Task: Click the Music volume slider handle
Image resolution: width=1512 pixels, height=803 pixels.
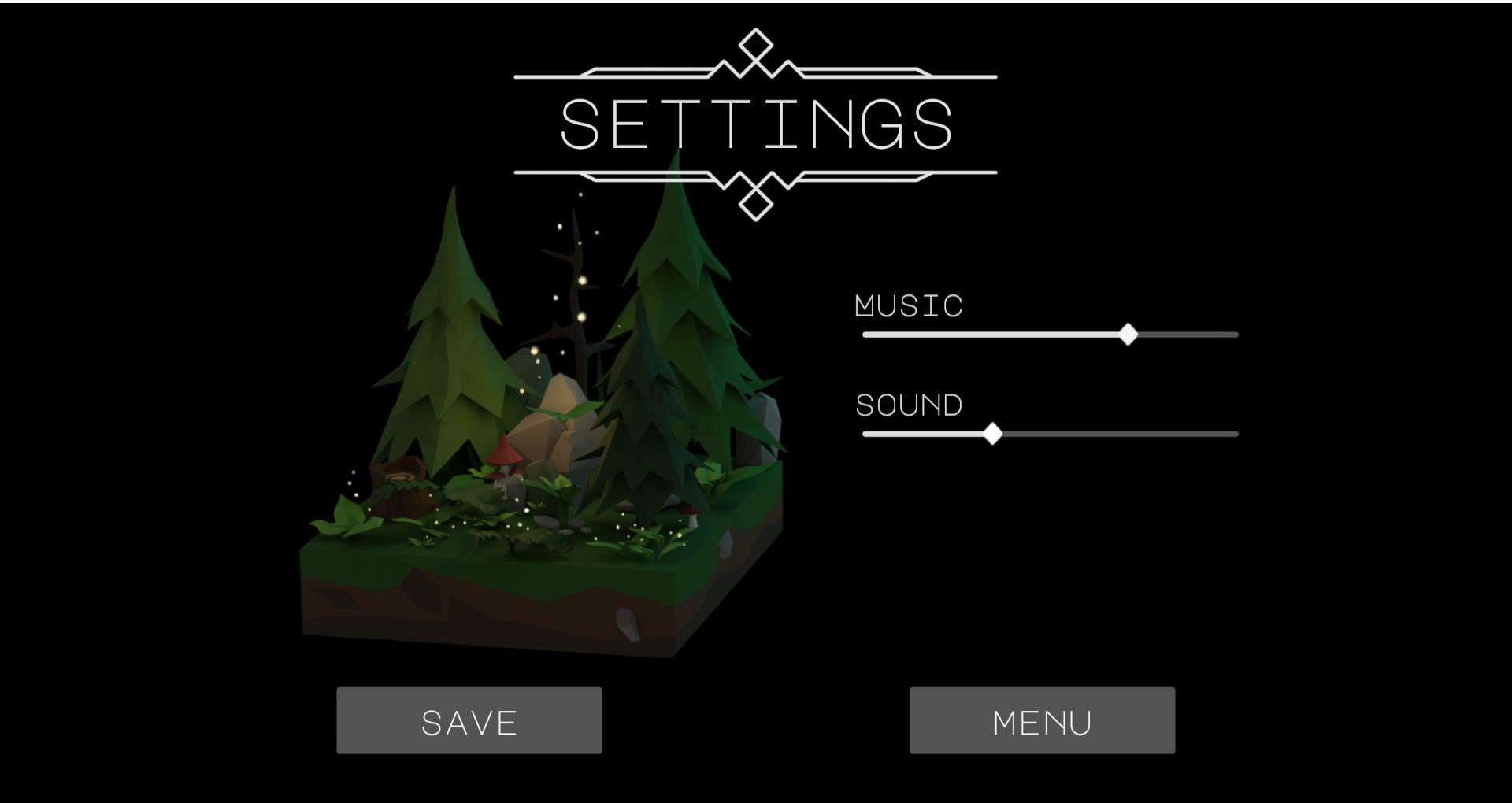Action: 1128,335
